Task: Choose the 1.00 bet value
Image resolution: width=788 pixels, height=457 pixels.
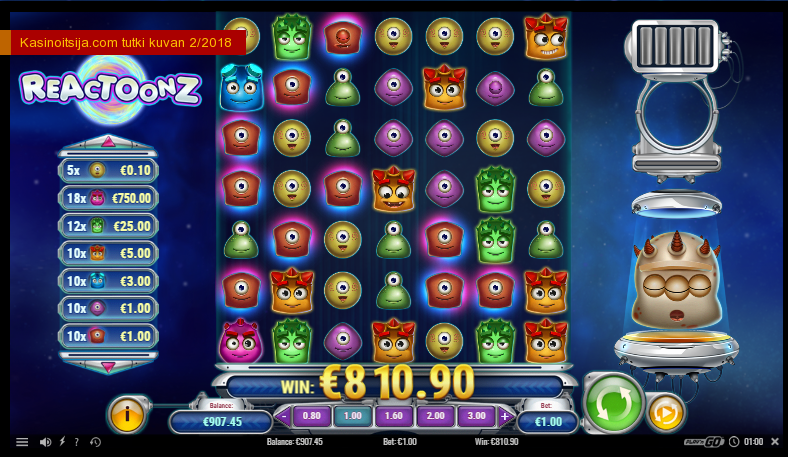Action: pos(352,416)
